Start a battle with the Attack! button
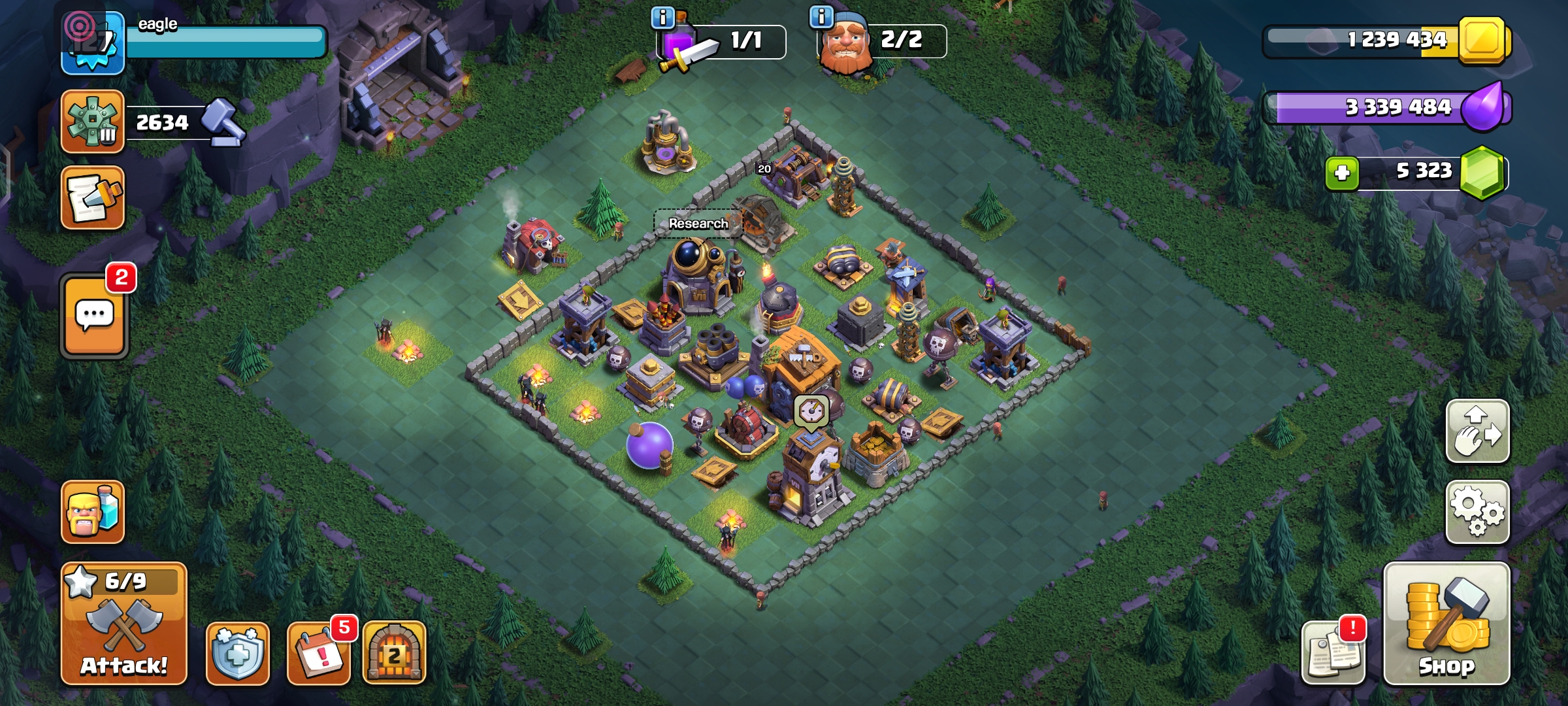The image size is (1568, 706). click(124, 624)
